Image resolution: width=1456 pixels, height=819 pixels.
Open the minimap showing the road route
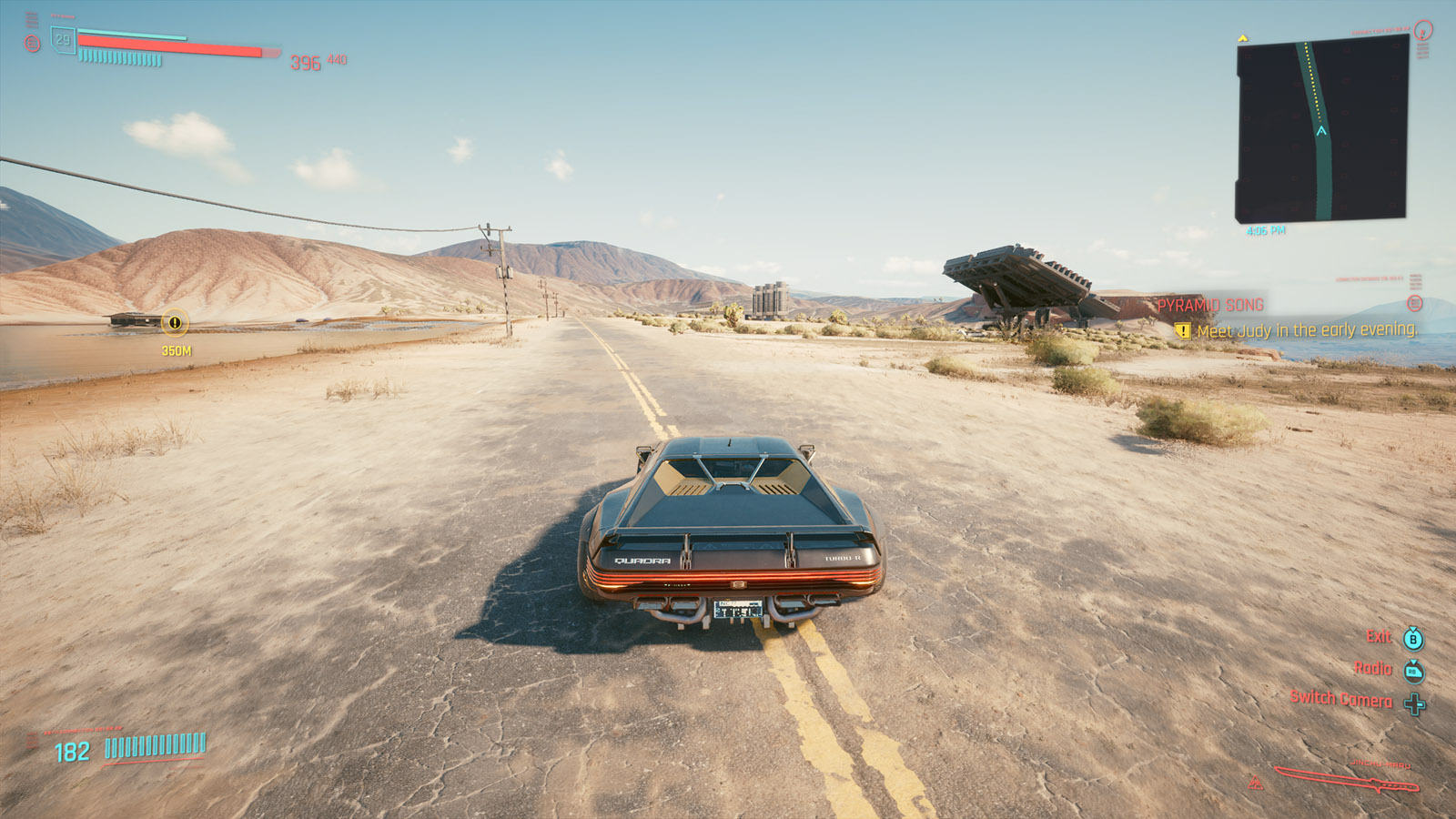tap(1321, 129)
